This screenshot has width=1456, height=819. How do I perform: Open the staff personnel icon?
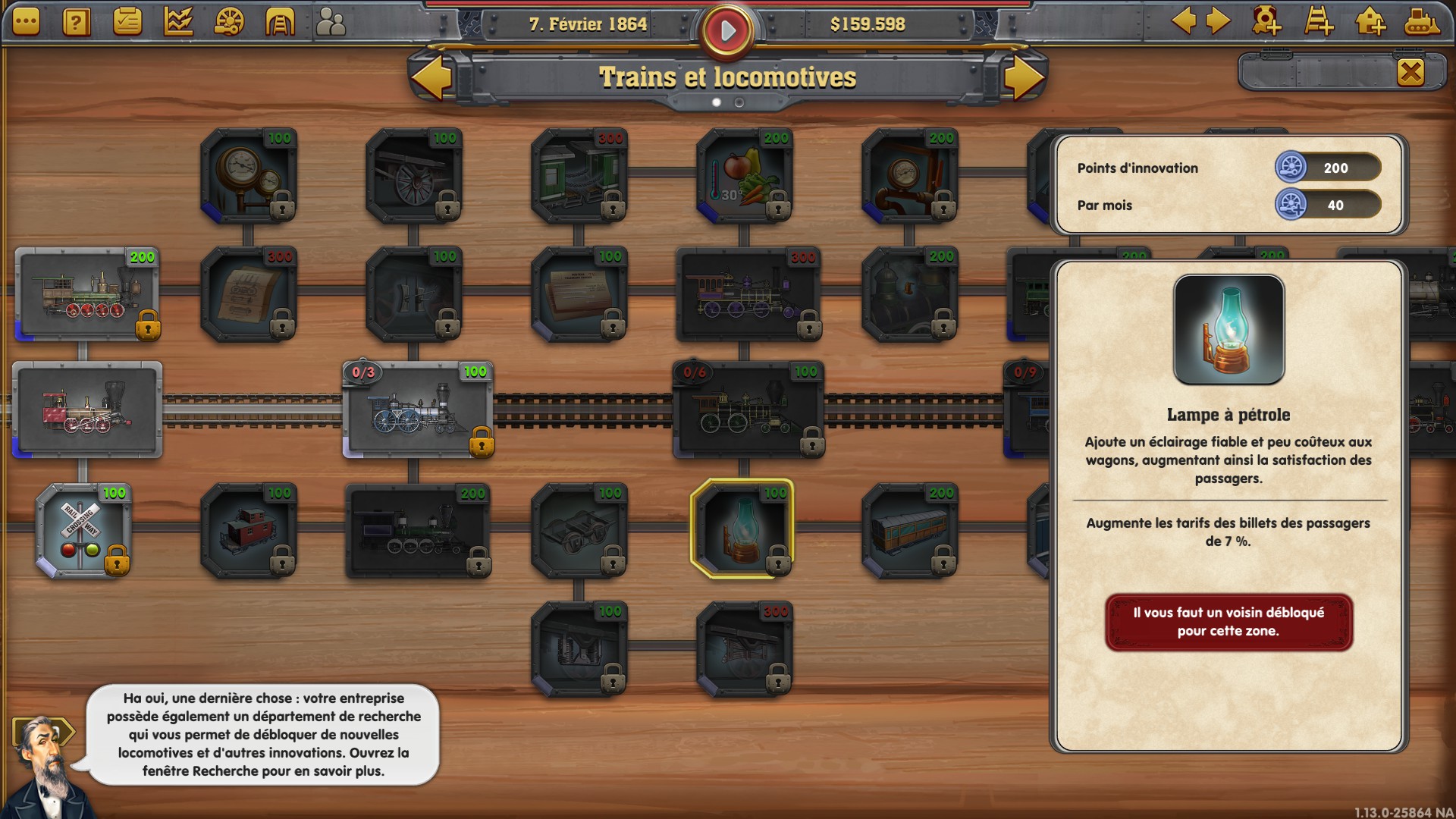click(331, 23)
